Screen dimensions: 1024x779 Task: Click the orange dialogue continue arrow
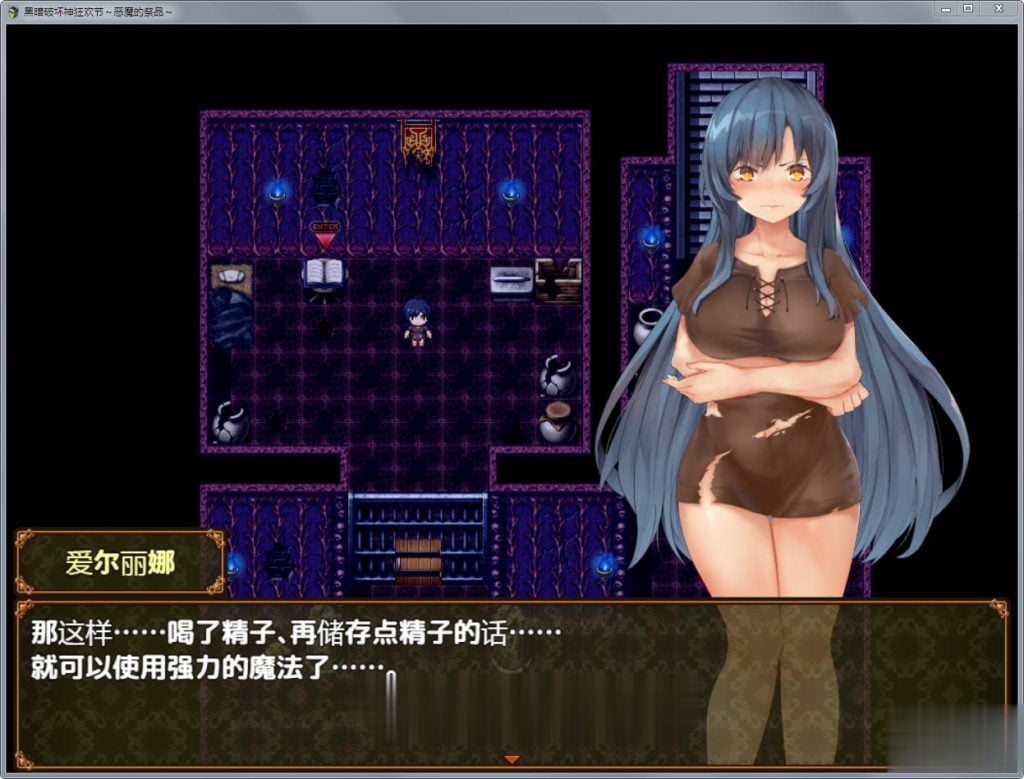point(512,760)
